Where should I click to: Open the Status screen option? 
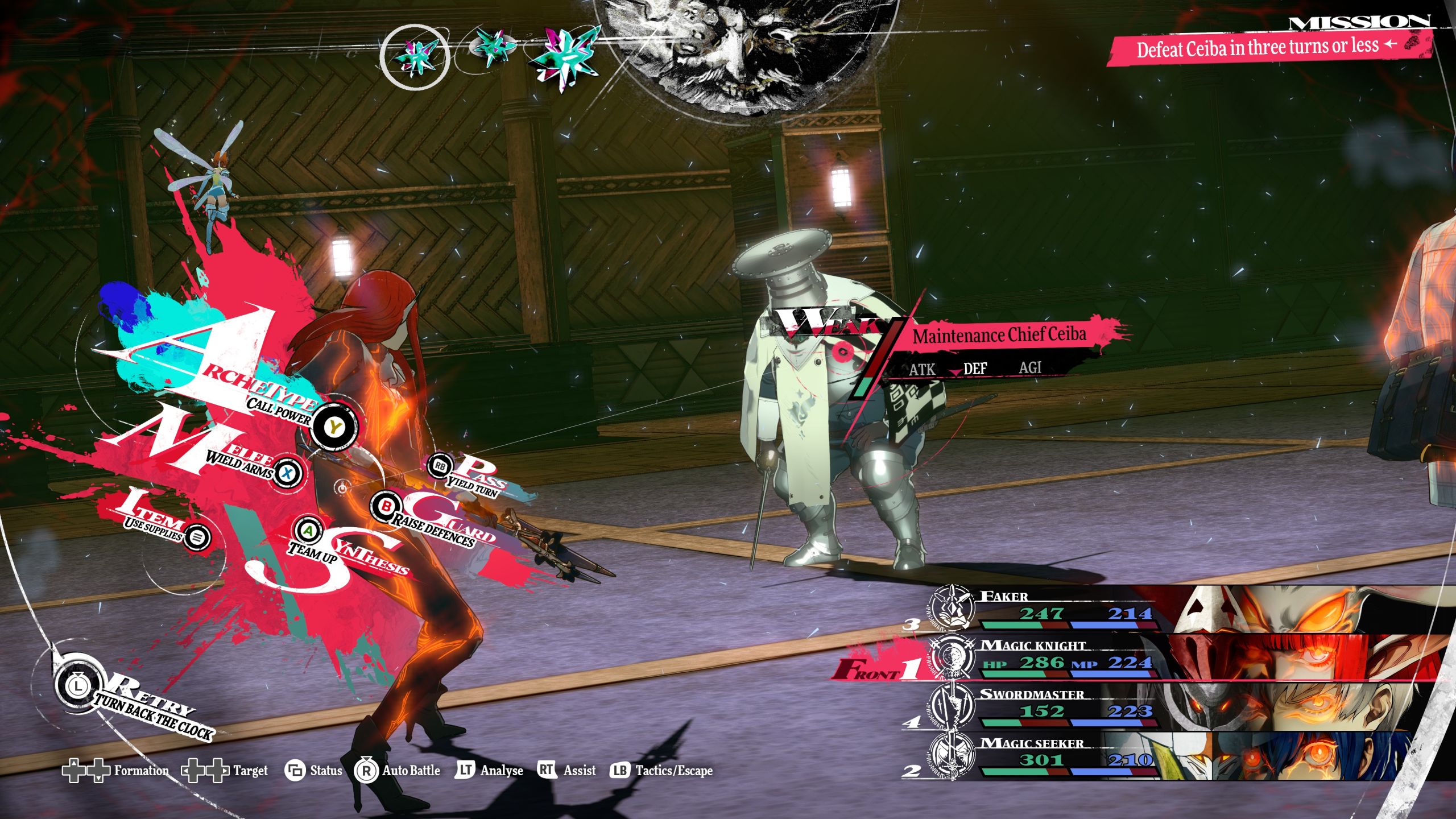click(314, 771)
